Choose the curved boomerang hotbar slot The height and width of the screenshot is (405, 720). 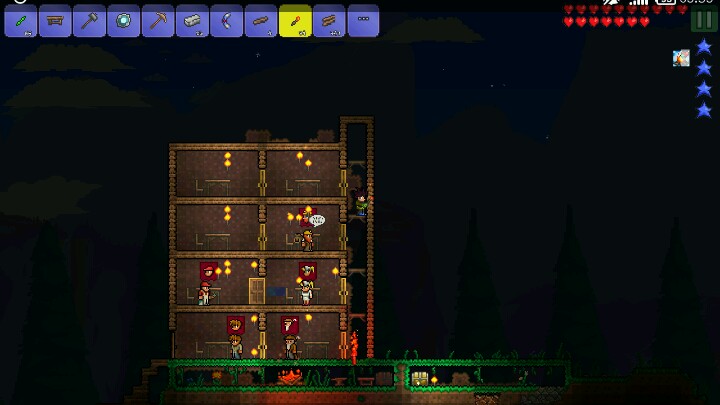coord(226,20)
